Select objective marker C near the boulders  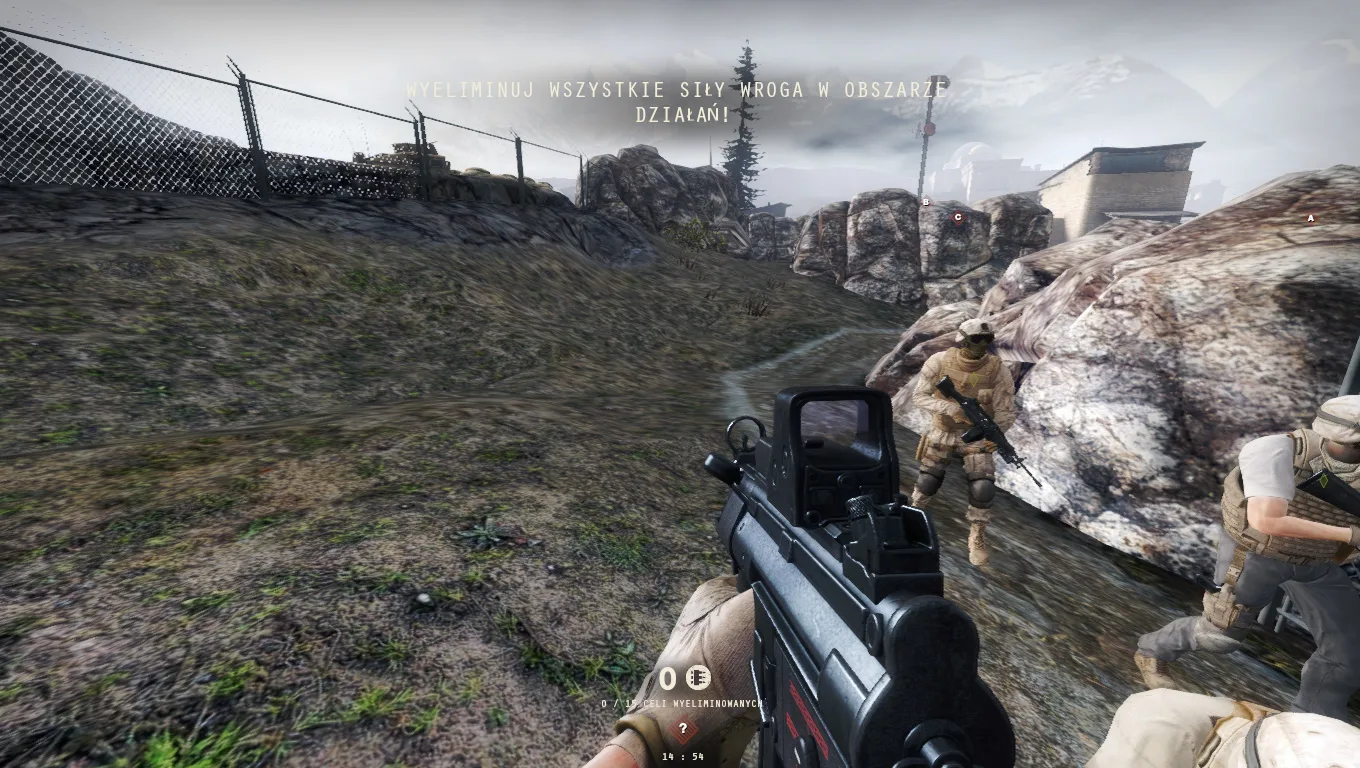[958, 218]
